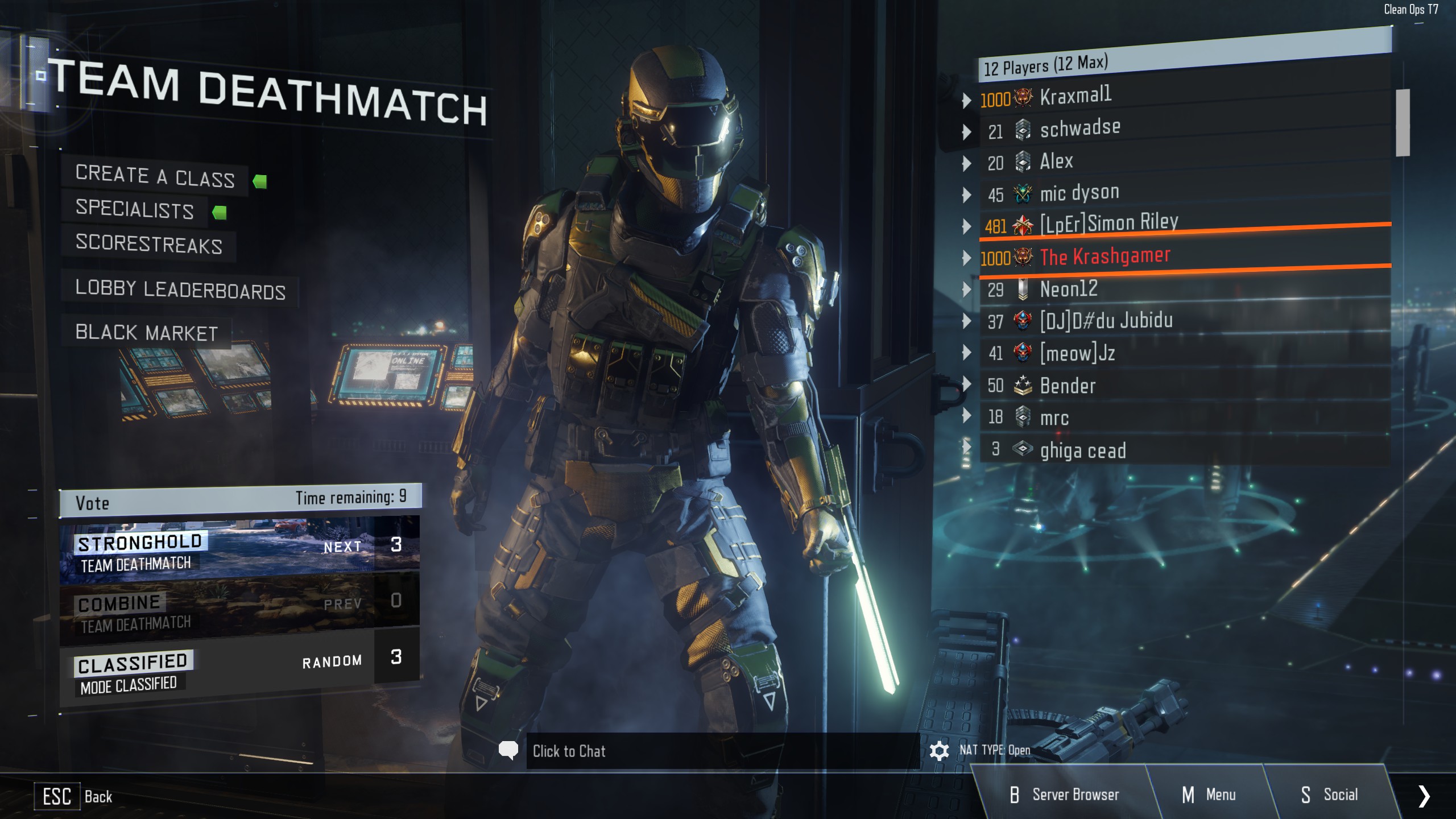Open the Server Browser
Viewport: 1456px width, 819px height.
pyautogui.click(x=1064, y=795)
